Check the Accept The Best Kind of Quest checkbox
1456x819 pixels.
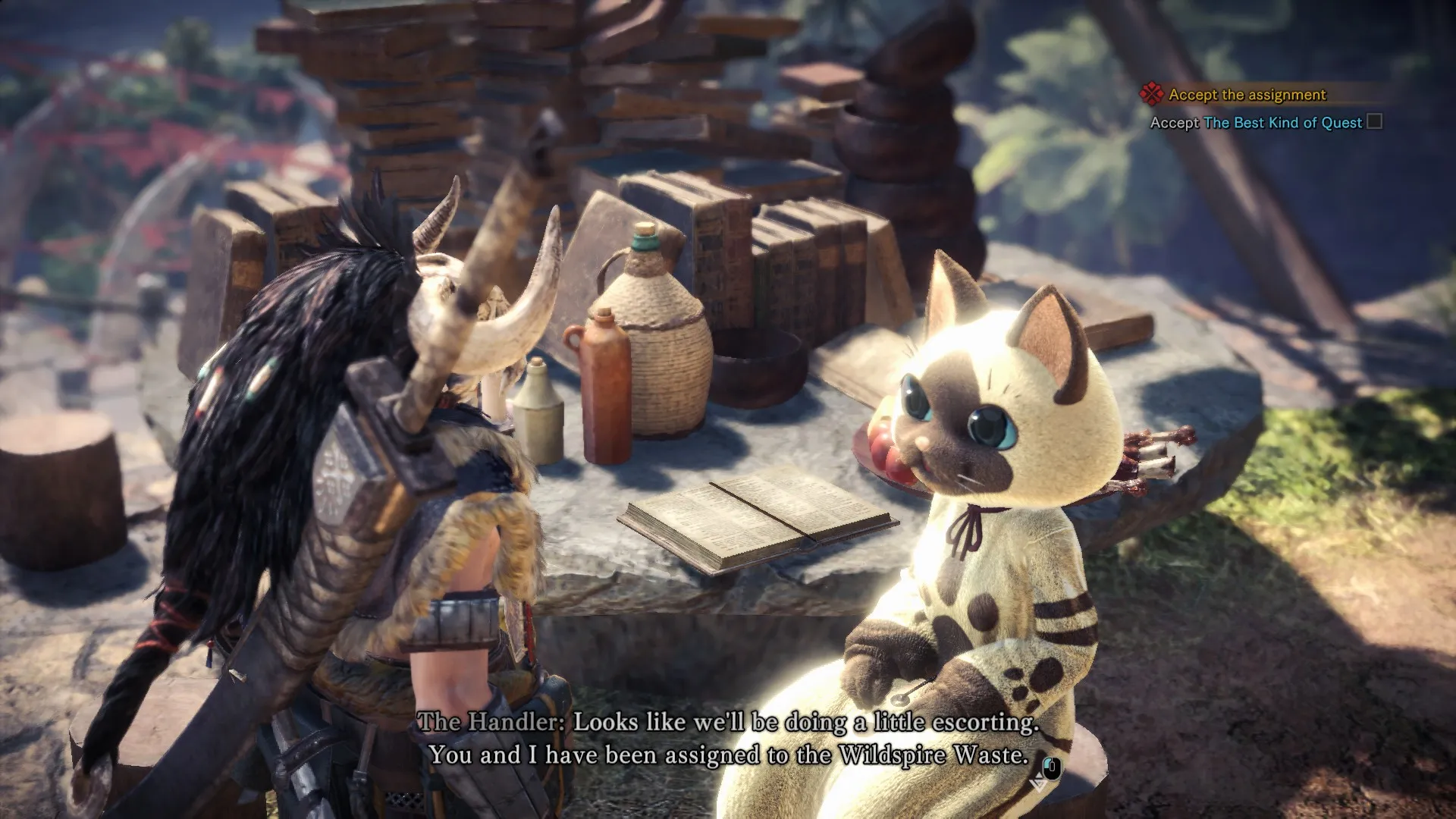tap(1374, 122)
